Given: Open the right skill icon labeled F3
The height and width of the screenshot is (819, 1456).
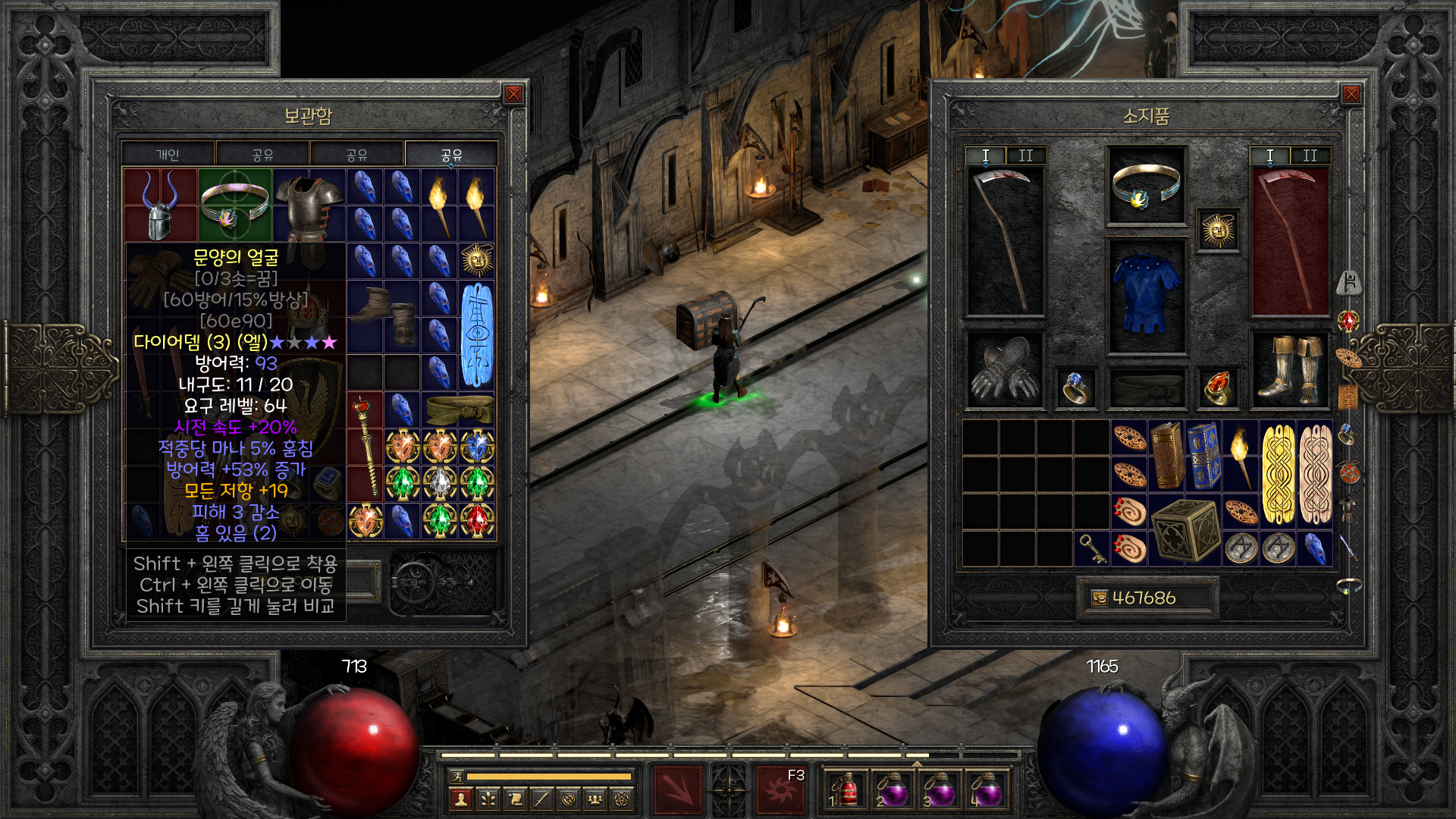Looking at the screenshot, I should 780,789.
